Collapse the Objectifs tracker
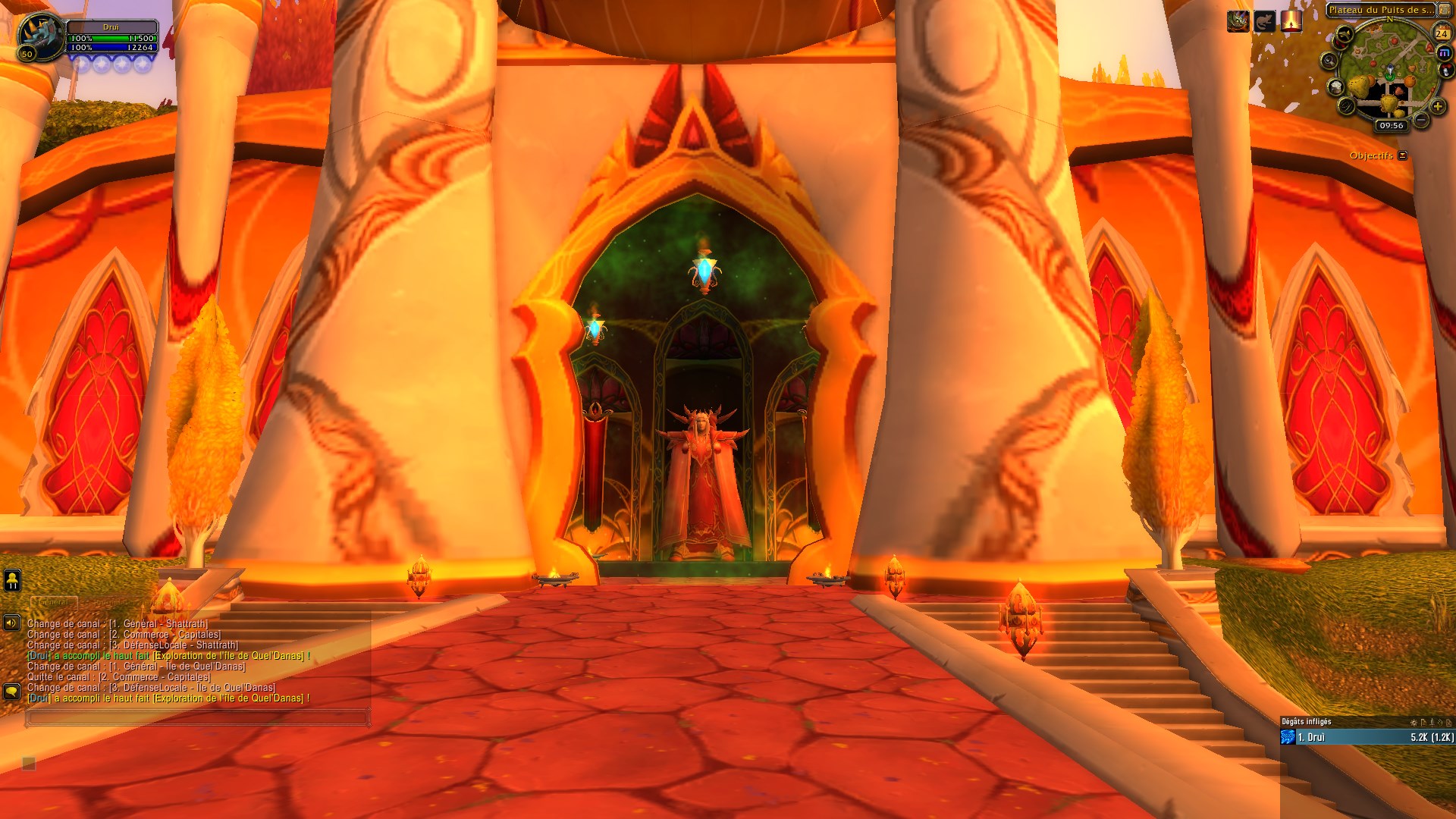This screenshot has width=1456, height=819. 1402,155
